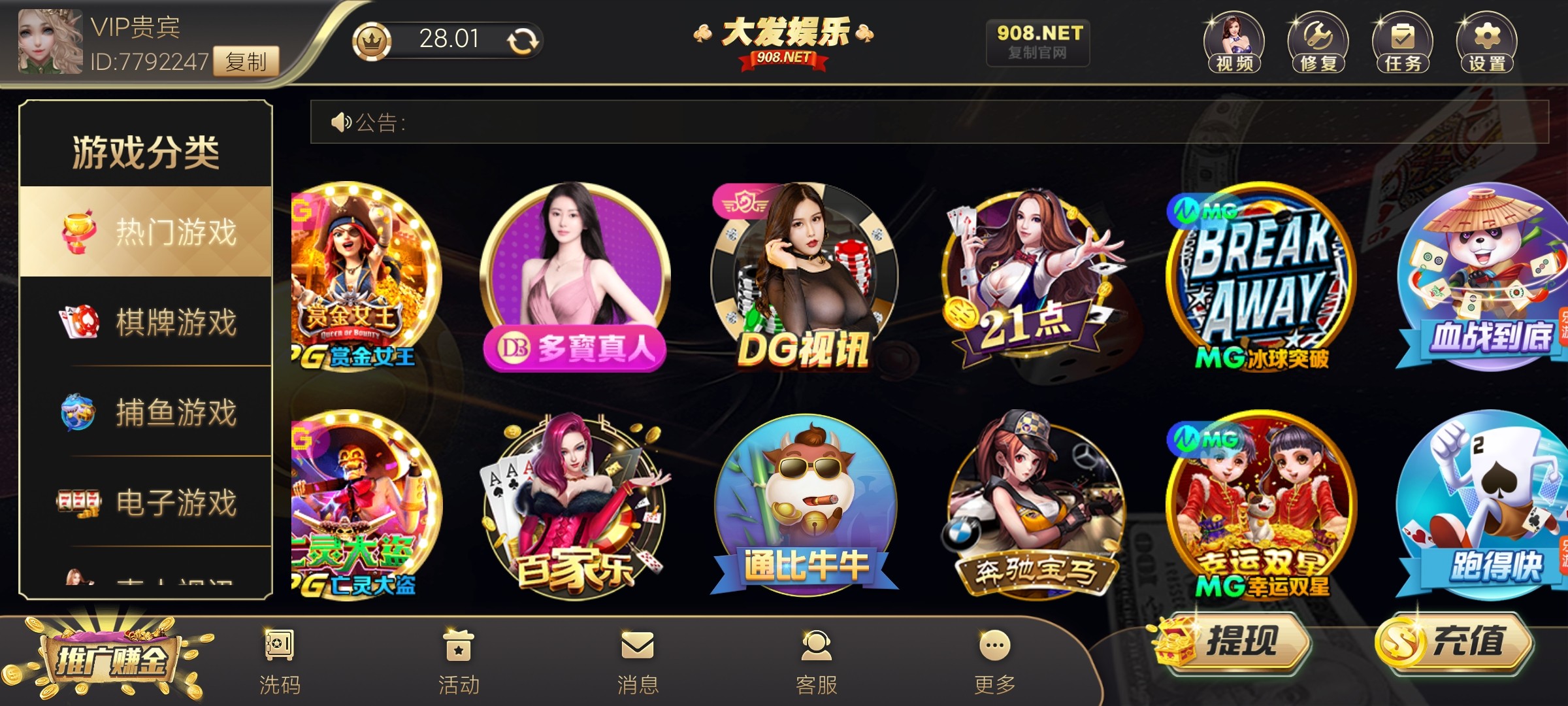Copy the 908.NET official site link
Viewport: 1568px width, 706px height.
1038,42
